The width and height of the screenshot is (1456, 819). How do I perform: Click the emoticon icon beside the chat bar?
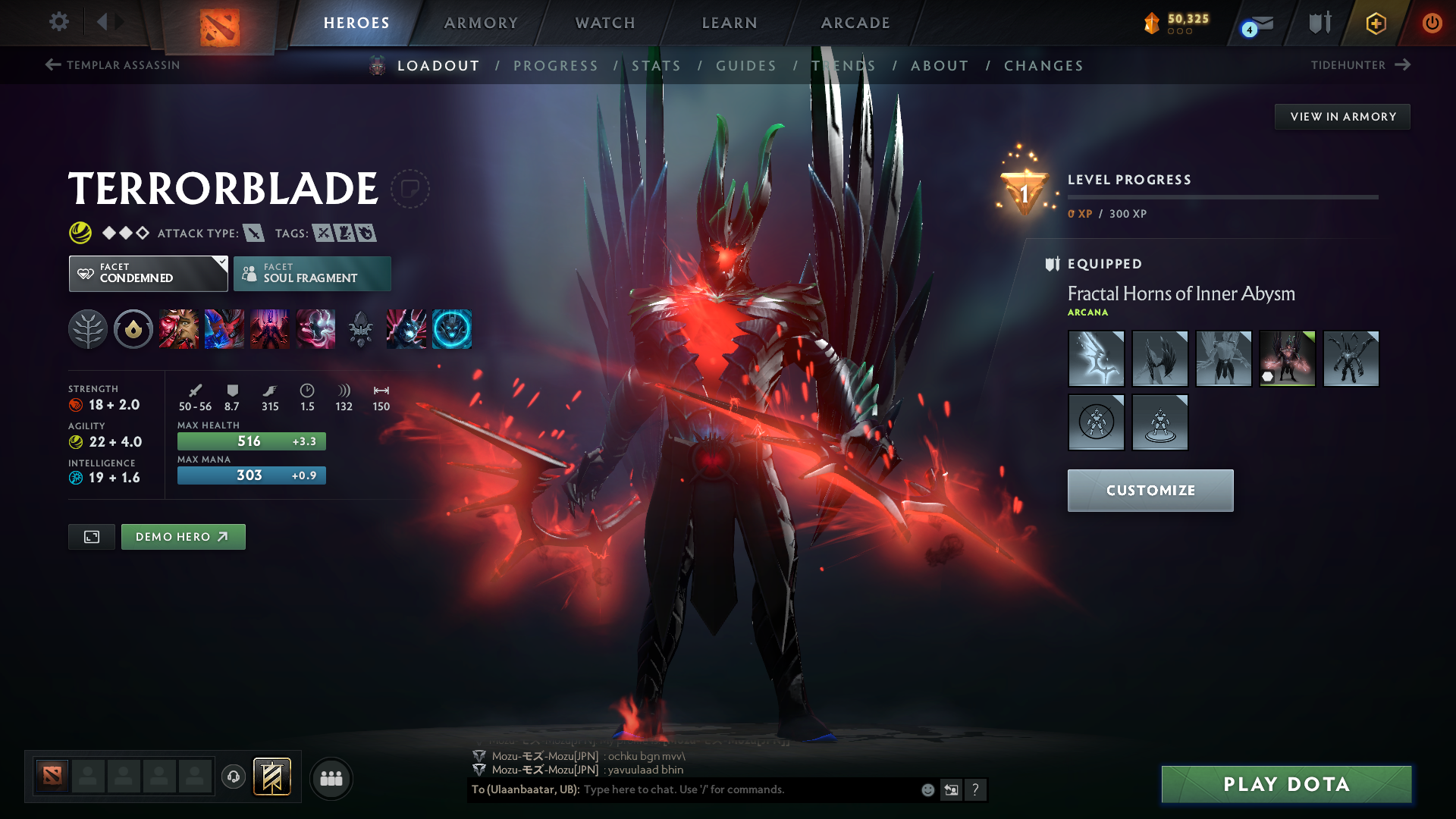[927, 789]
